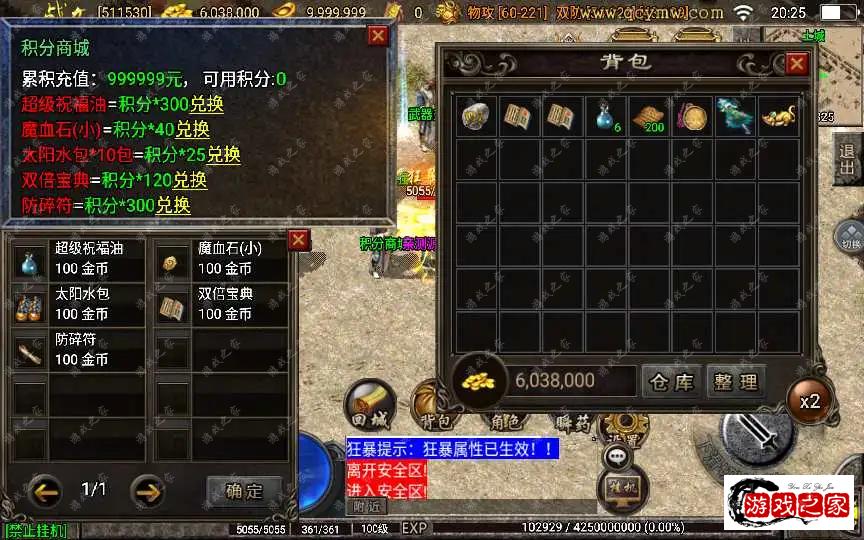
Task: Sort the bag with 整理
Action: coord(736,381)
